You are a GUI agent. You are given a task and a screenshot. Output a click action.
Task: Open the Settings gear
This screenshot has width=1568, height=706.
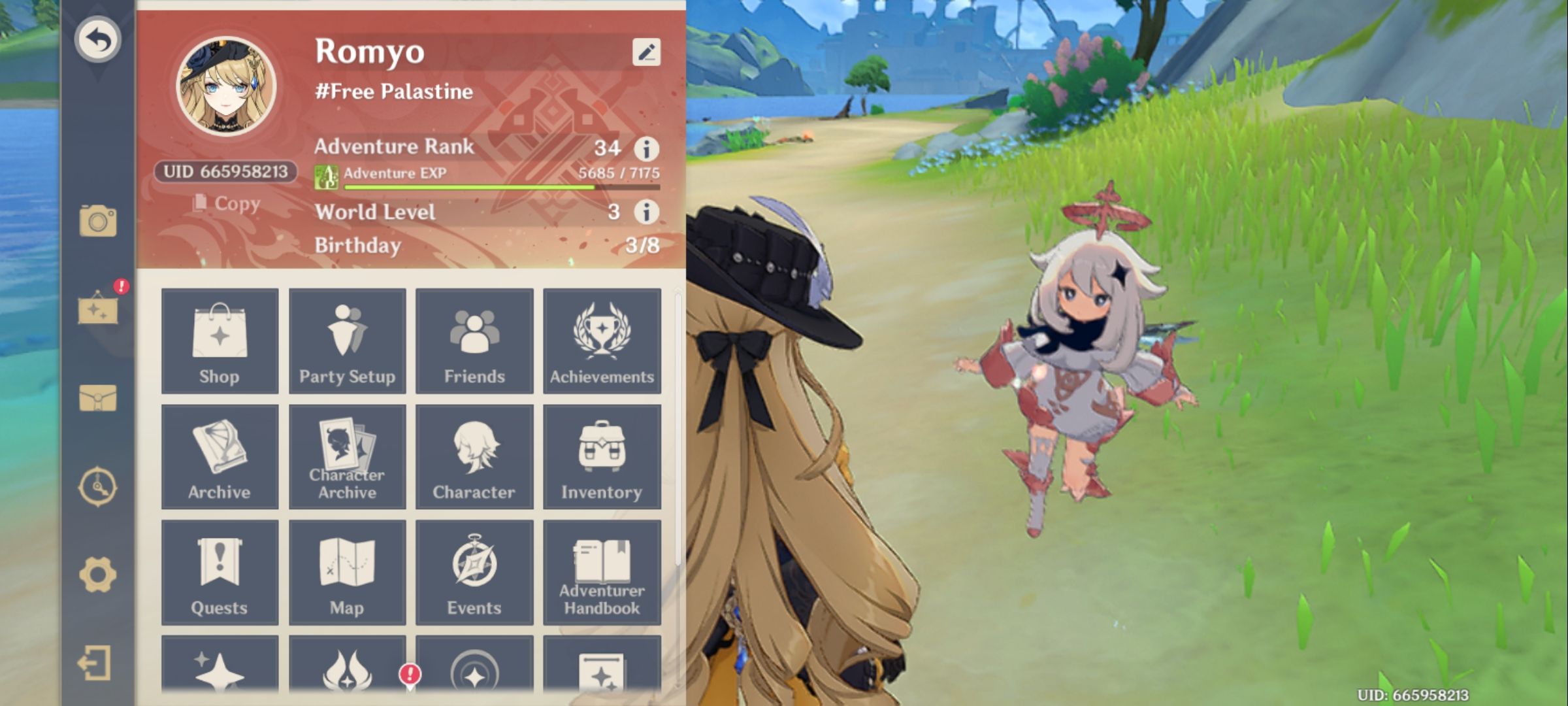[x=99, y=573]
